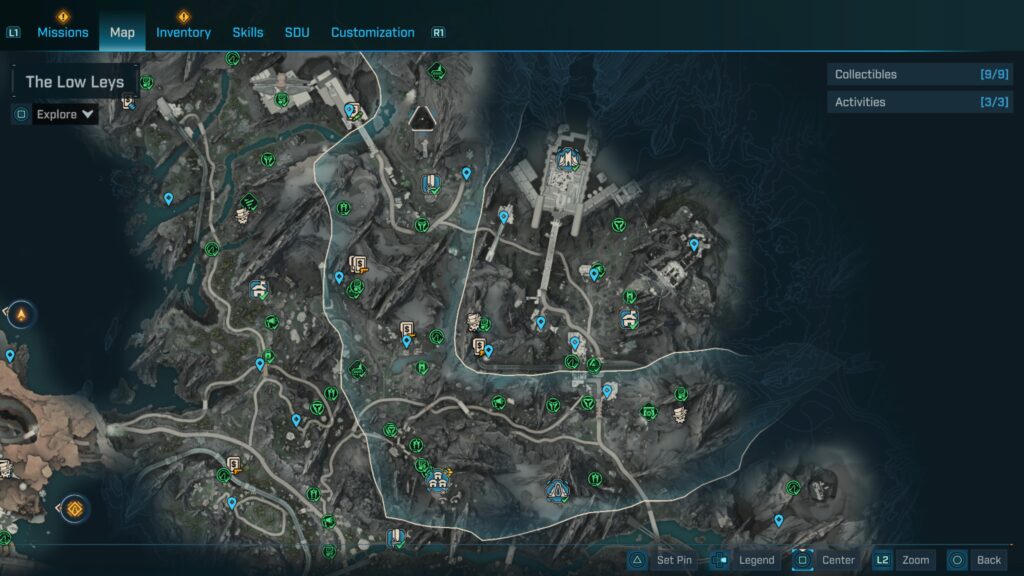Expand the Collectibles row
1024x576 pixels.
(x=919, y=74)
